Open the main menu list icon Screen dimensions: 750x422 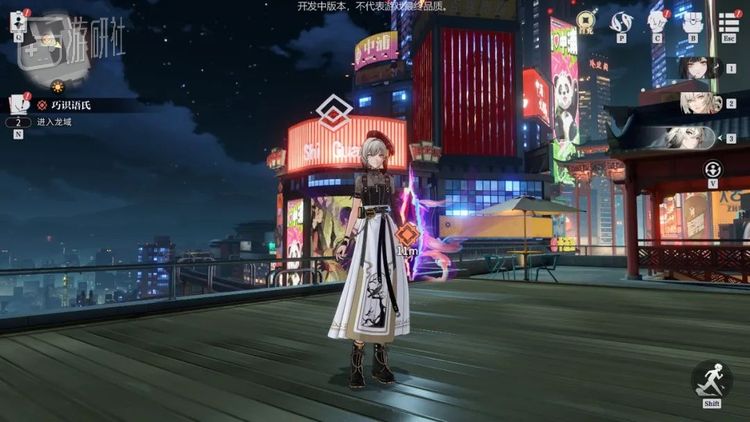tap(728, 21)
